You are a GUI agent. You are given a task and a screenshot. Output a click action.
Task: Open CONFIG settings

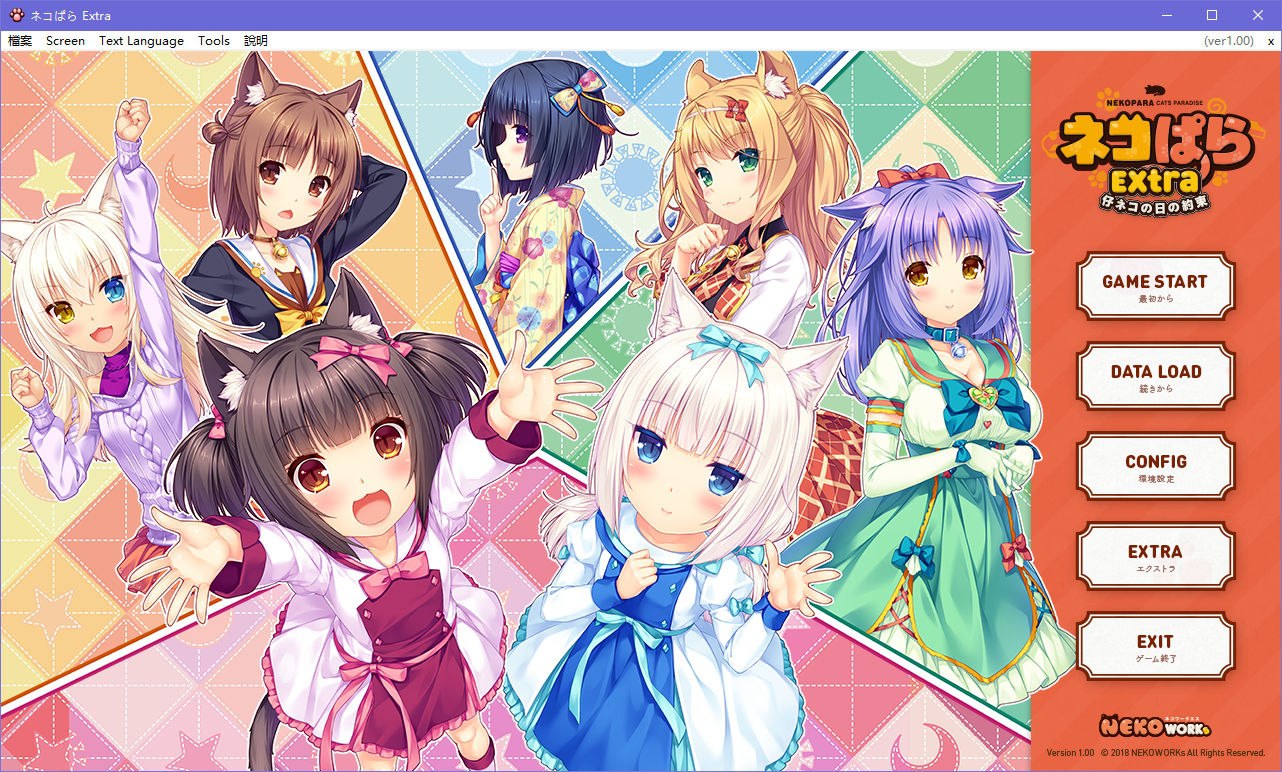pyautogui.click(x=1156, y=466)
